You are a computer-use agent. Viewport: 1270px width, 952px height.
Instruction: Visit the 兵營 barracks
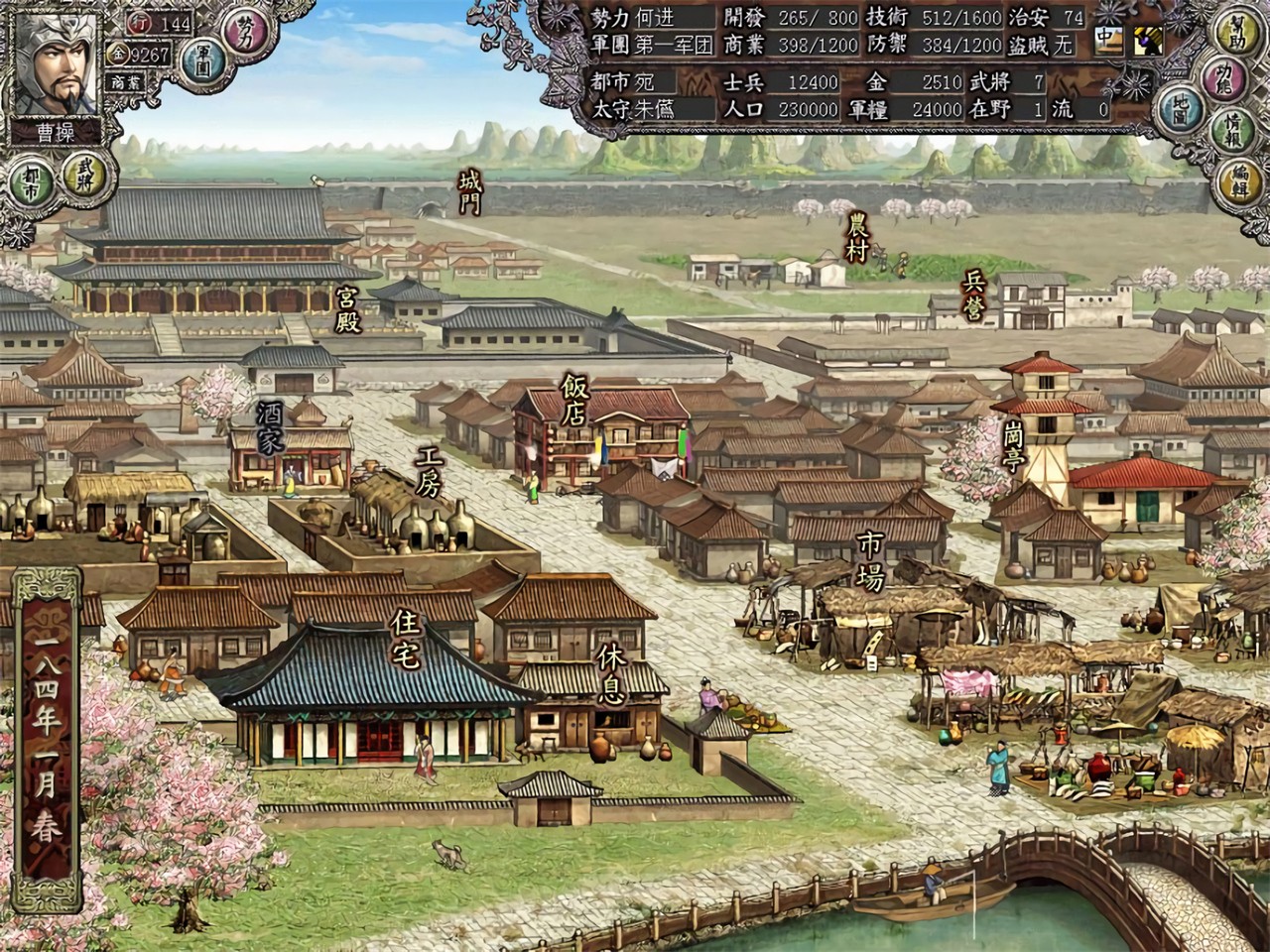[973, 296]
